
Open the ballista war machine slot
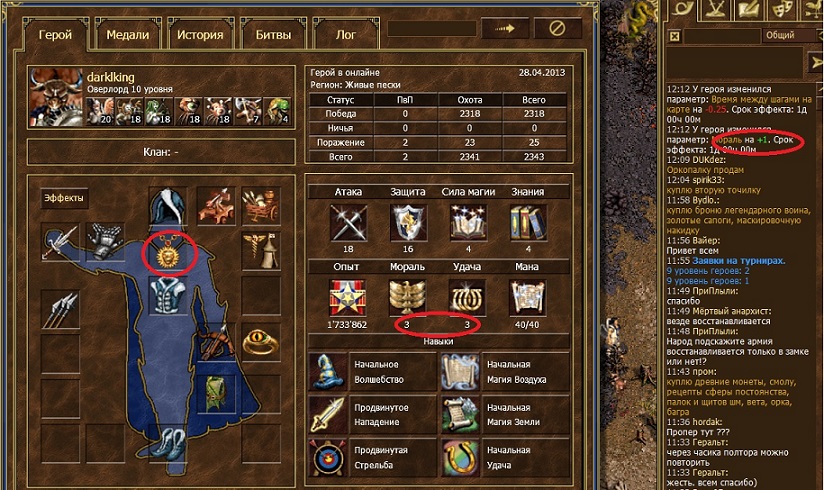[216, 206]
